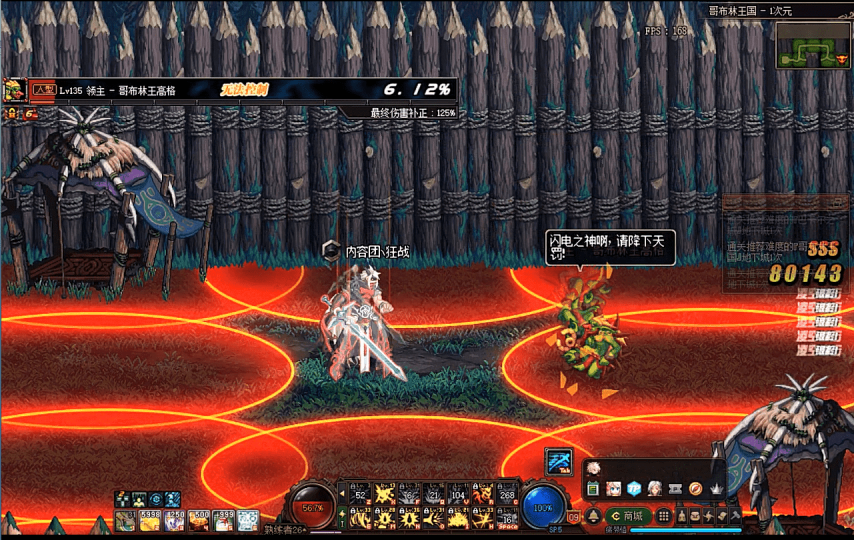Select the ticket icon in the popup
Image resolution: width=854 pixels, height=540 pixels.
tap(675, 488)
